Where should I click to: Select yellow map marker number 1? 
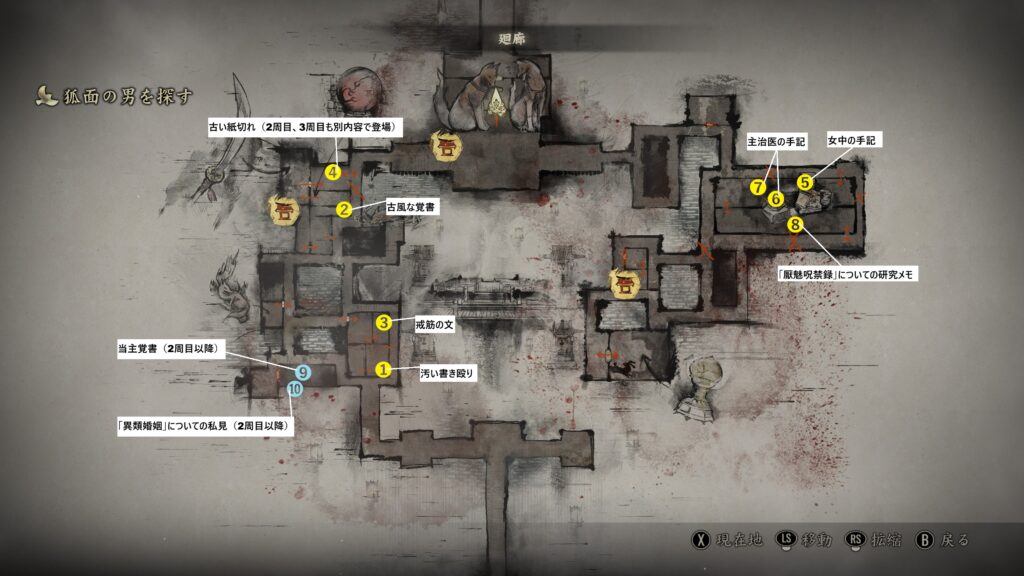point(382,369)
